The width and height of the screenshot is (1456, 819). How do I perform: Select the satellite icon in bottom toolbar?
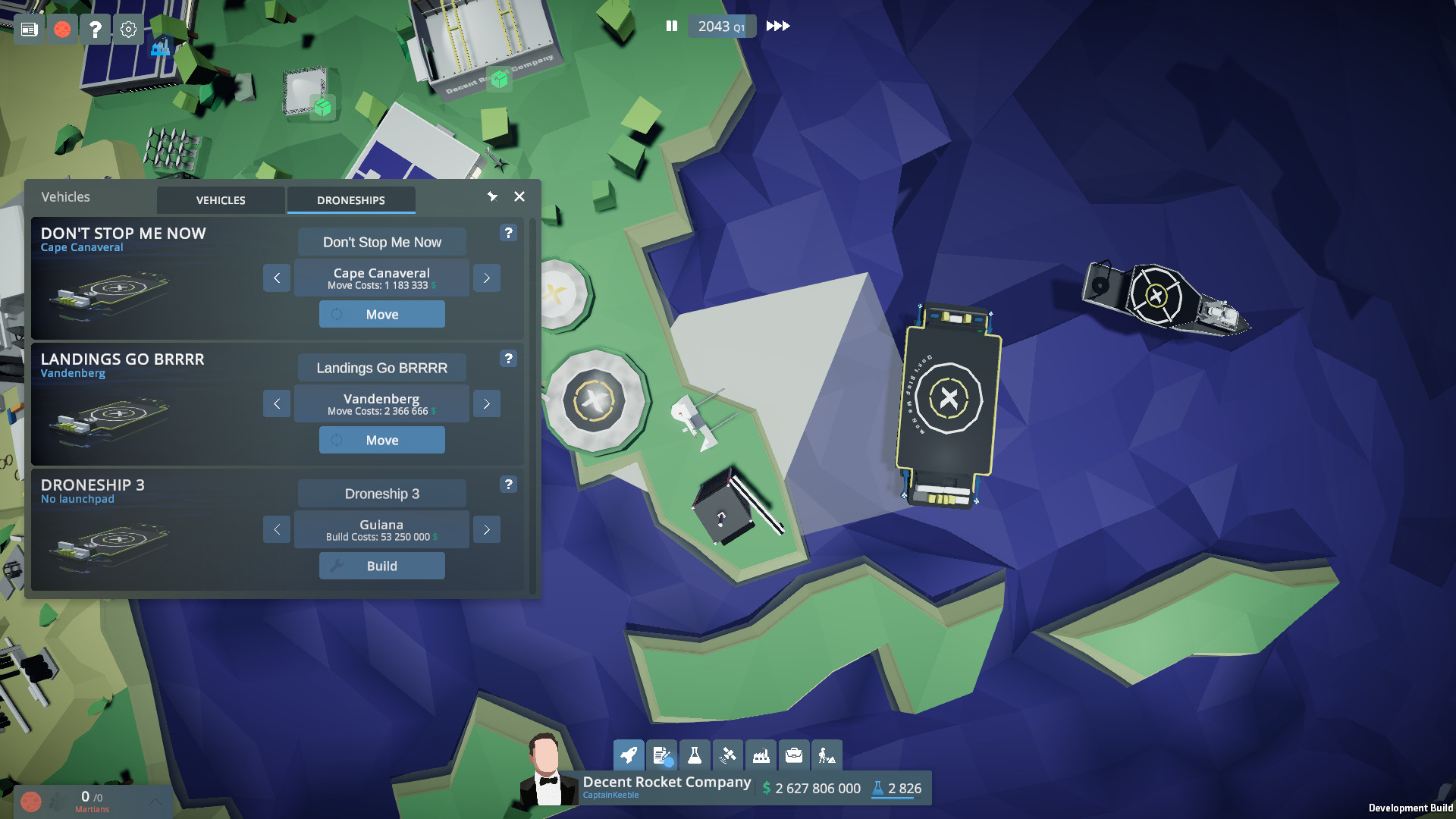(726, 755)
